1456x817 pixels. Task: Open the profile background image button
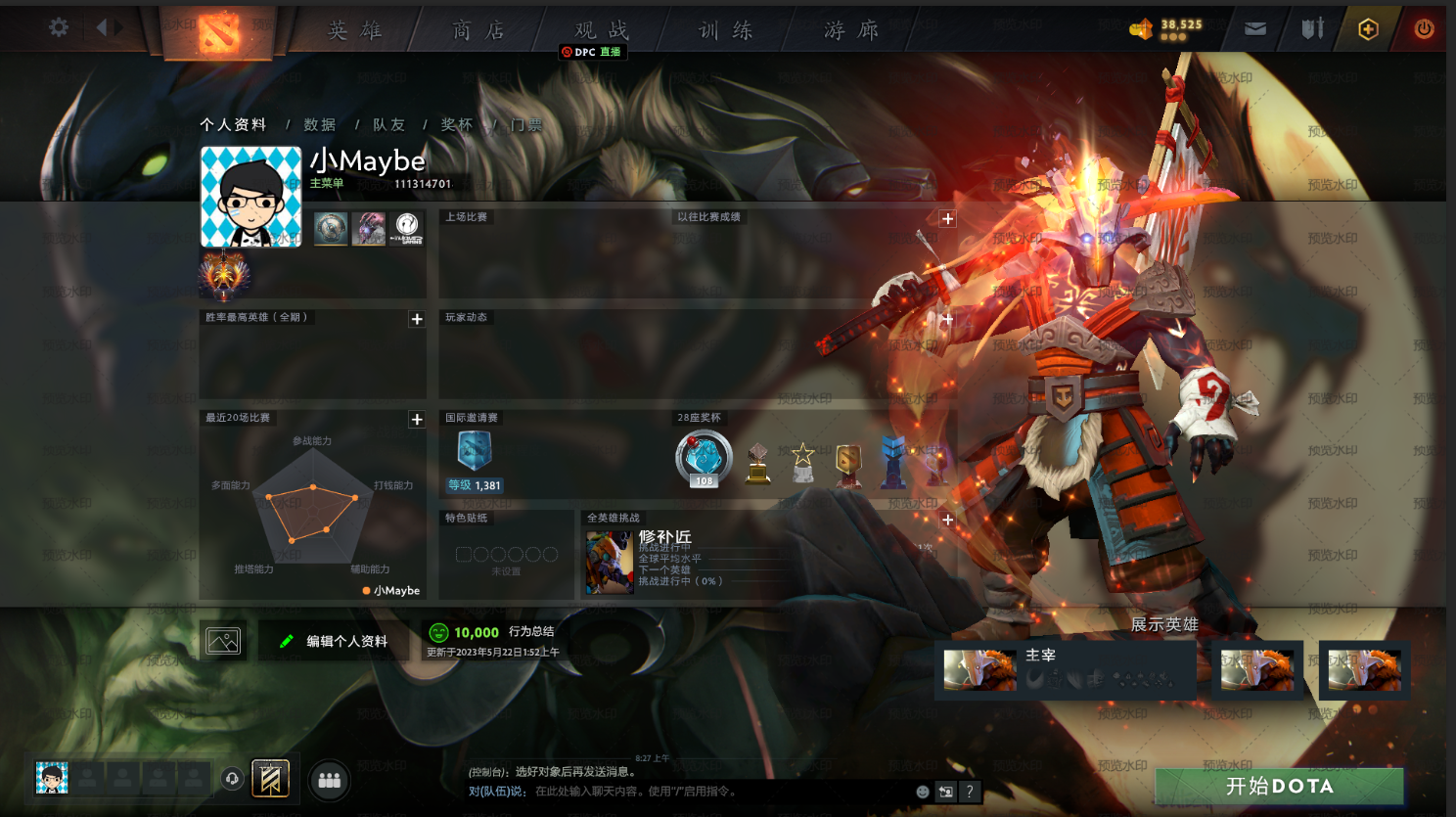tap(223, 641)
